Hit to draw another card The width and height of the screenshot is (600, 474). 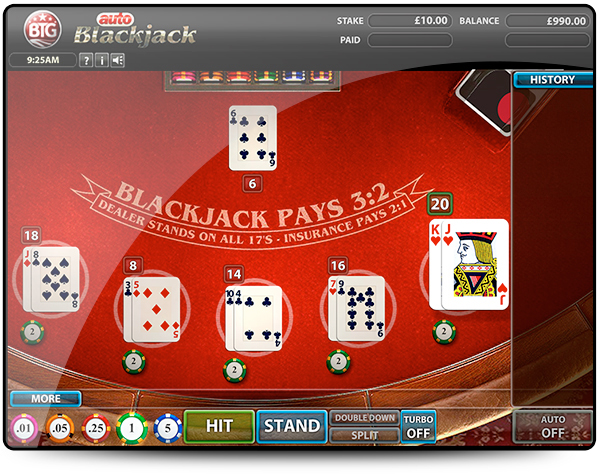click(218, 426)
